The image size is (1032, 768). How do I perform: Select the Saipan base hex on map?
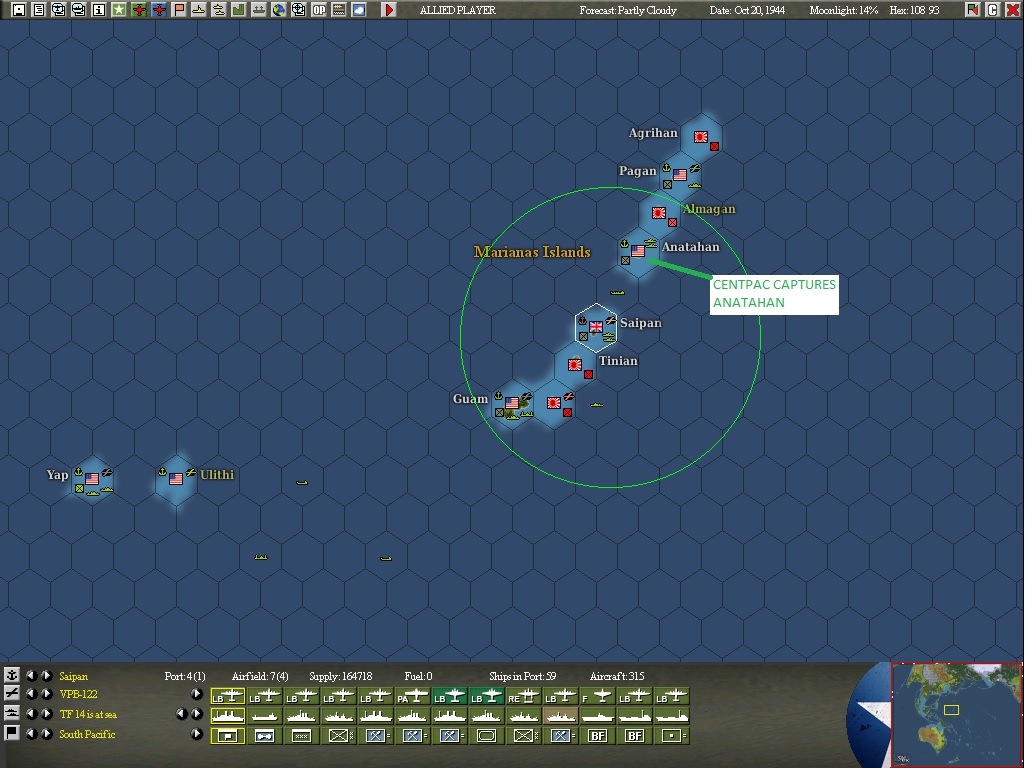pyautogui.click(x=597, y=326)
